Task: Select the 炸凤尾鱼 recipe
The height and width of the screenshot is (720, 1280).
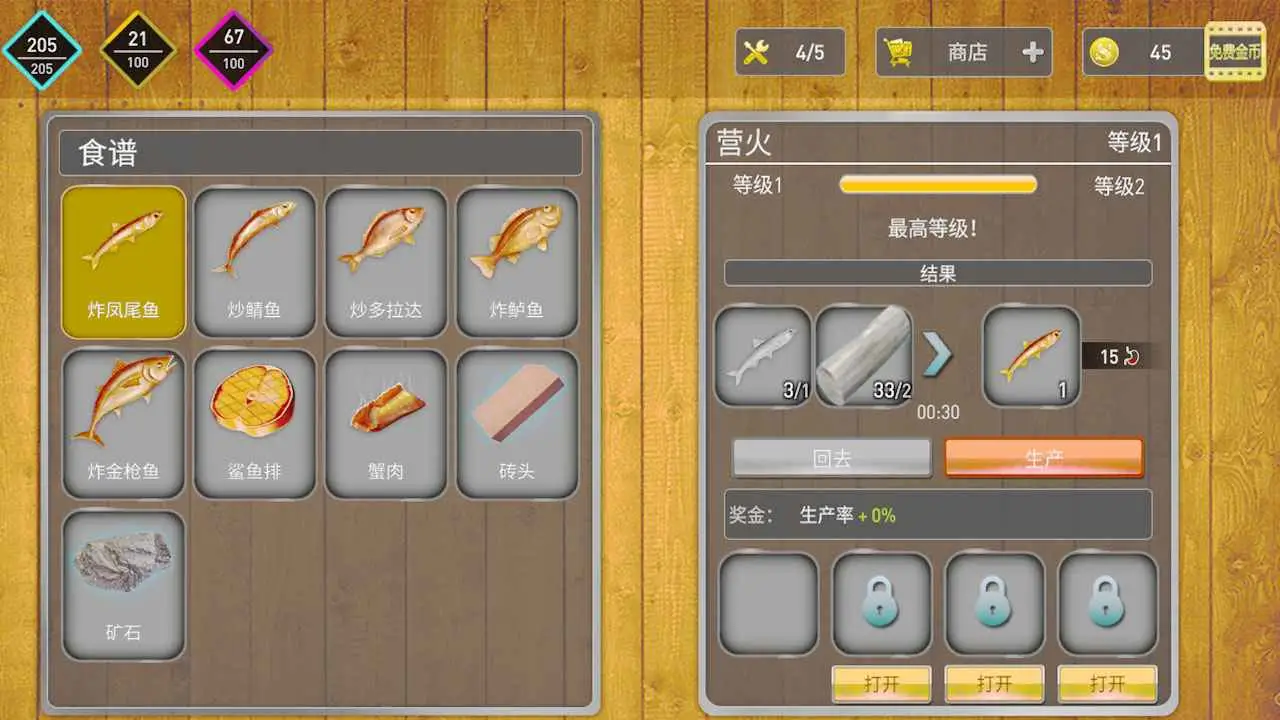Action: tap(123, 260)
